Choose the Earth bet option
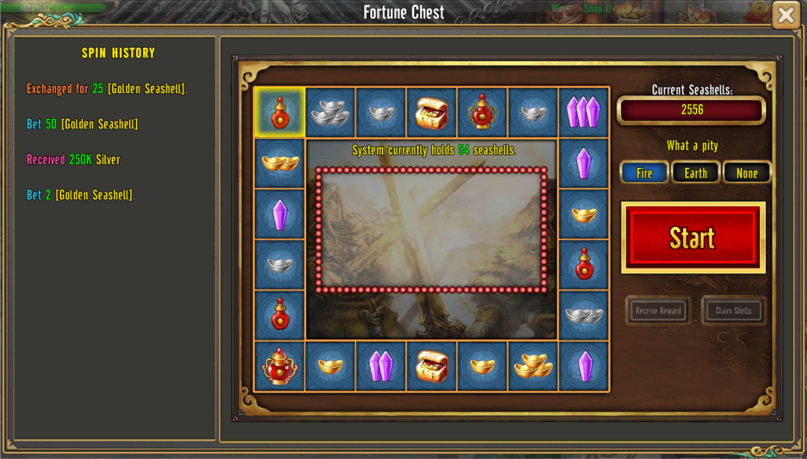Screen dimensions: 807x459 (x=695, y=173)
